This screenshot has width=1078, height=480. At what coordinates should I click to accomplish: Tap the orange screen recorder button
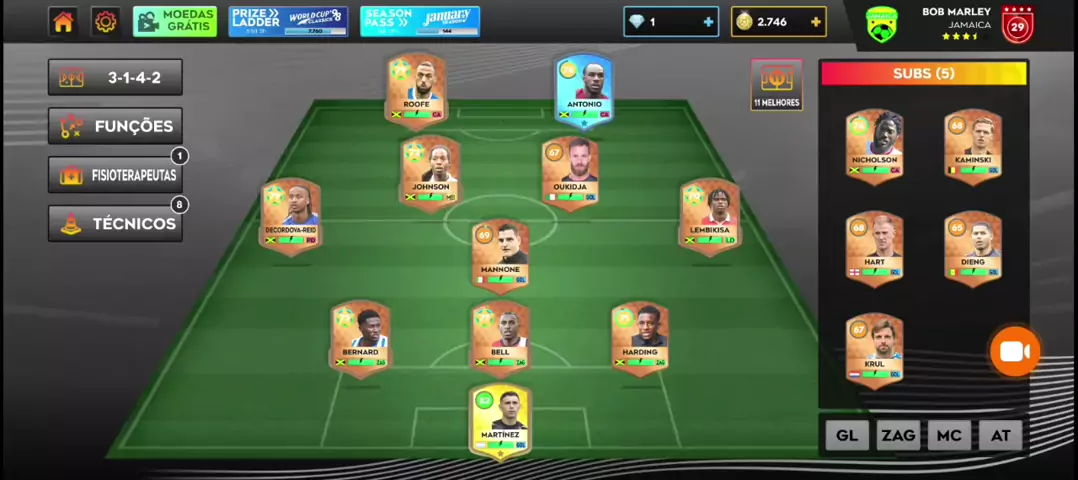[x=1014, y=351]
